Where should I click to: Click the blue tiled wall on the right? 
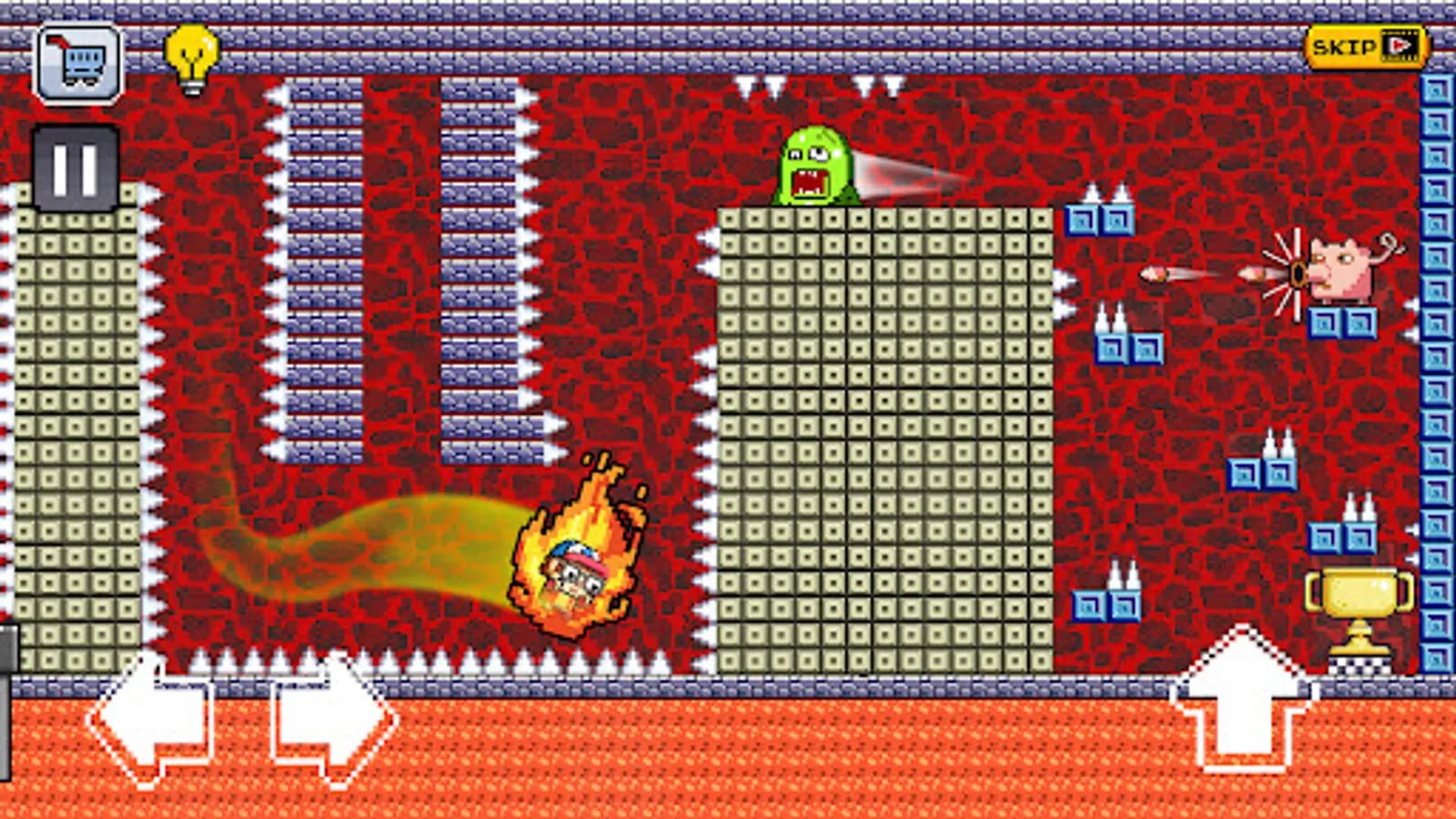[x=1438, y=364]
